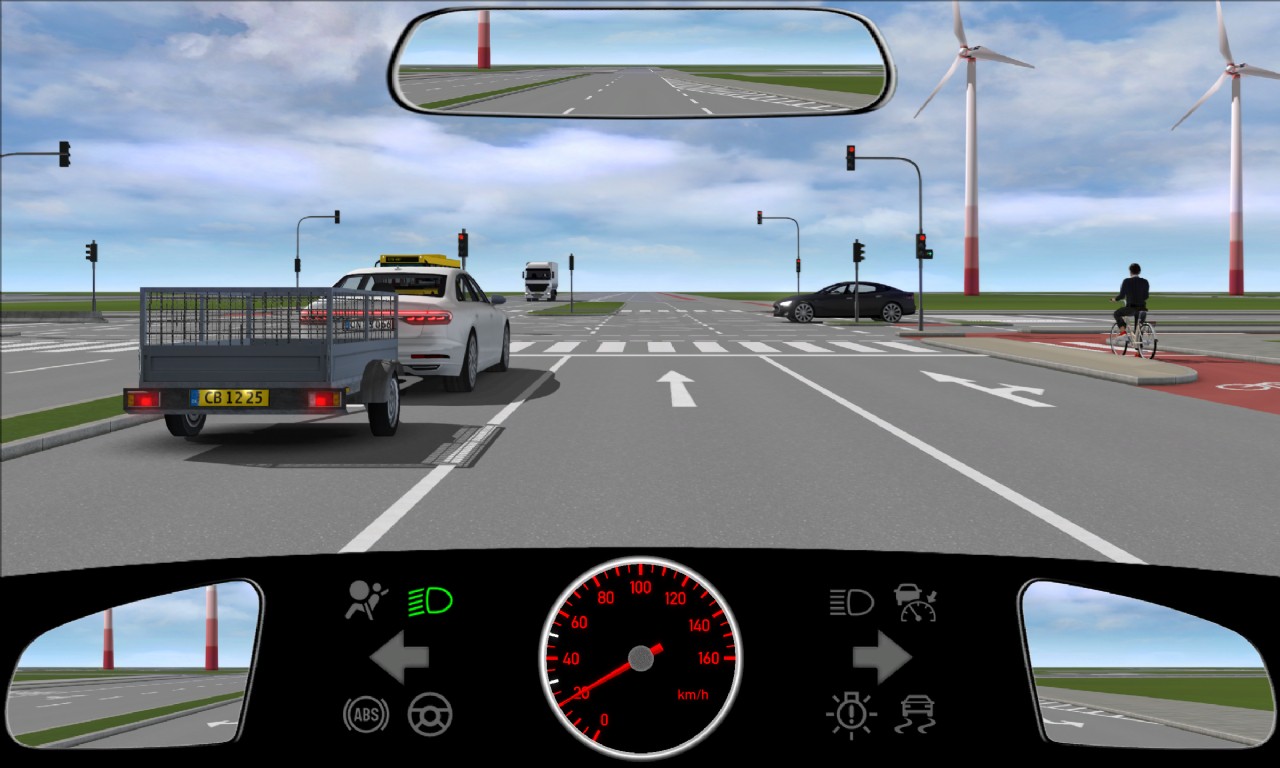Select the ABS warning light
Image resolution: width=1280 pixels, height=768 pixels.
tap(366, 714)
